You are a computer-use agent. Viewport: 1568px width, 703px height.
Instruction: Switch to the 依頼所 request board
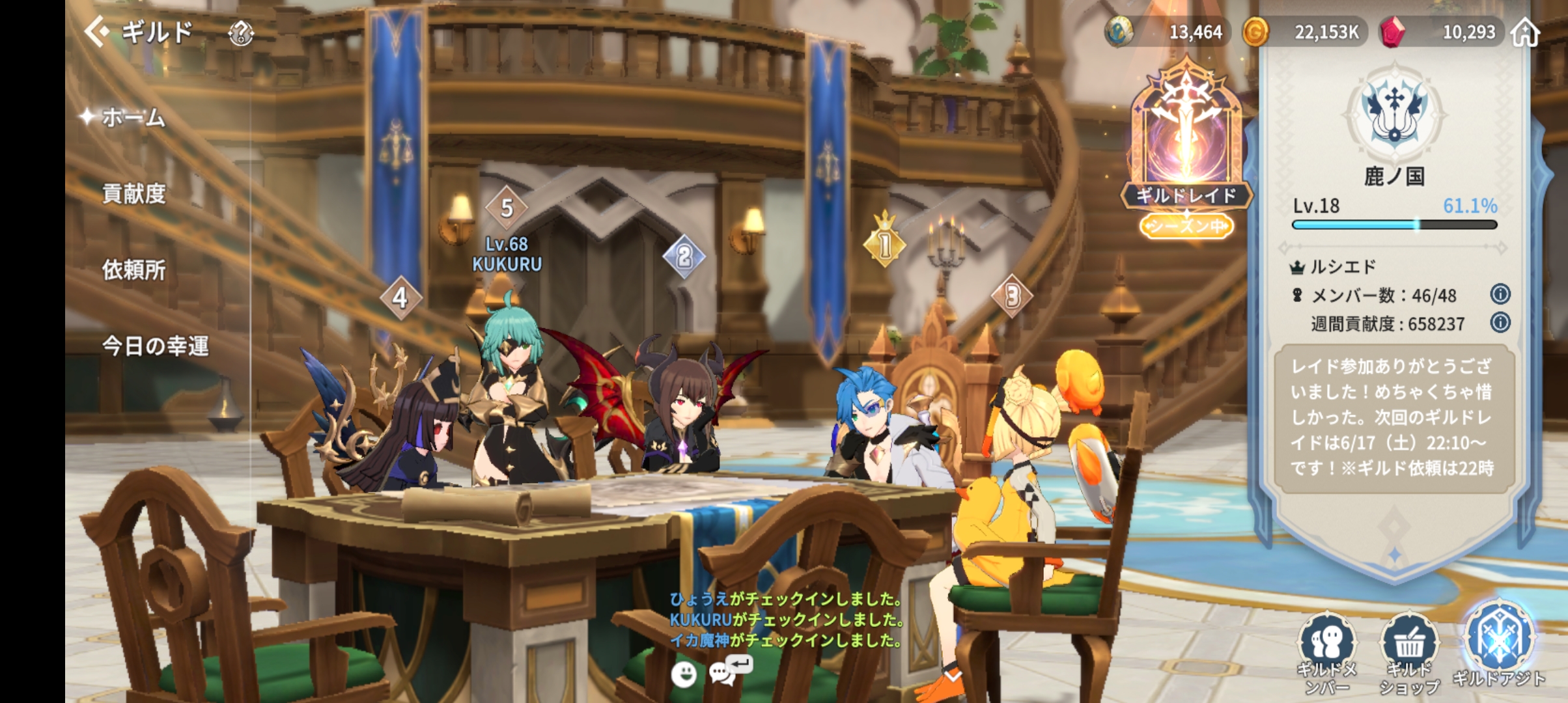tap(133, 269)
